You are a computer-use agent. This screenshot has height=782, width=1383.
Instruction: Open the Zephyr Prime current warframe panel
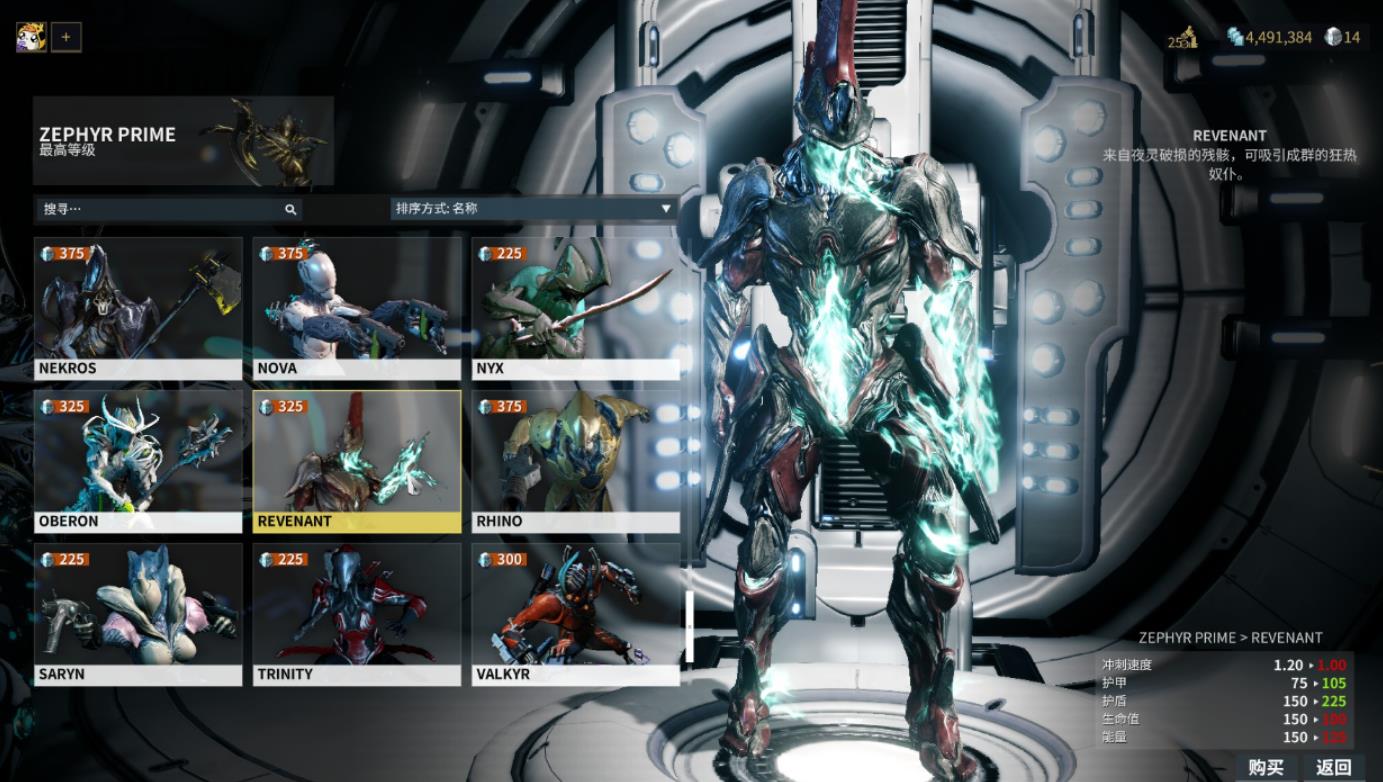pos(183,141)
